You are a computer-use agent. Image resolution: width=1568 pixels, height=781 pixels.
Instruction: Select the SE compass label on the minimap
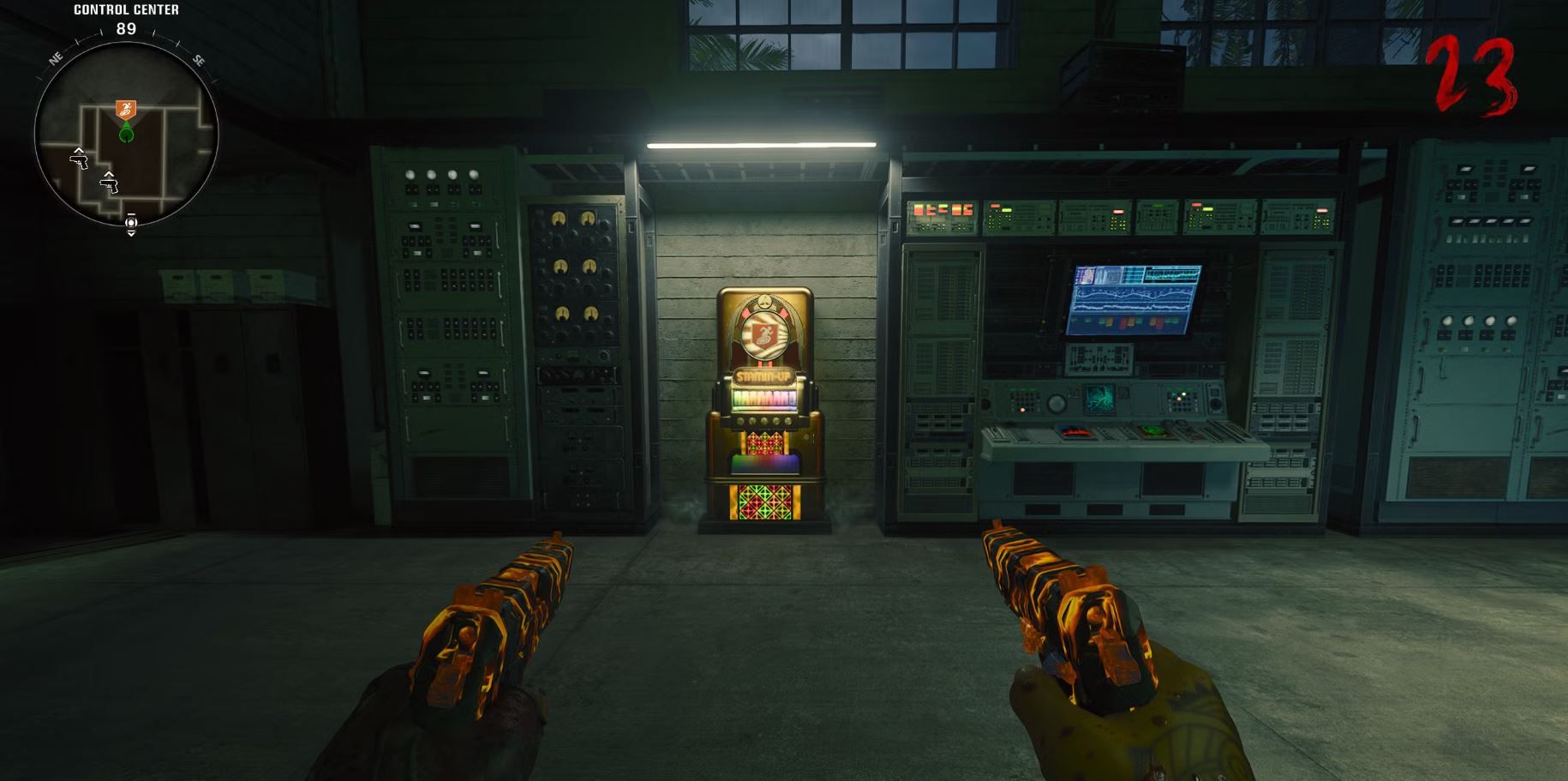(x=198, y=58)
